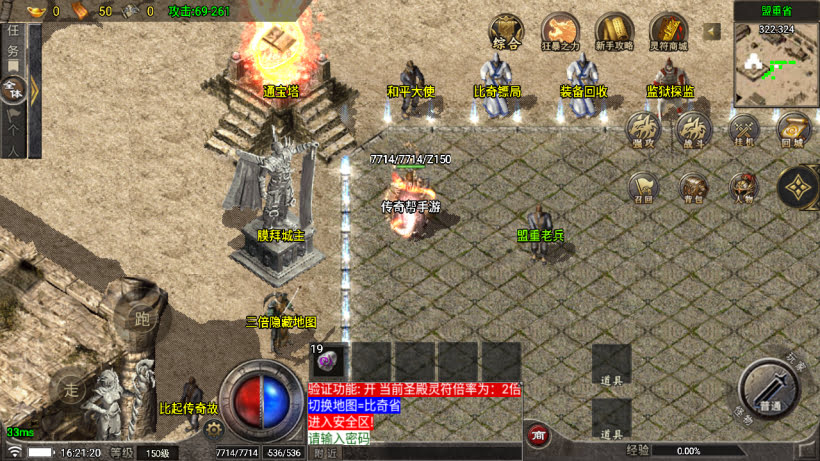Open the 灵符商城 talisman shop
Viewport: 820px width, 461px height.
tap(668, 30)
